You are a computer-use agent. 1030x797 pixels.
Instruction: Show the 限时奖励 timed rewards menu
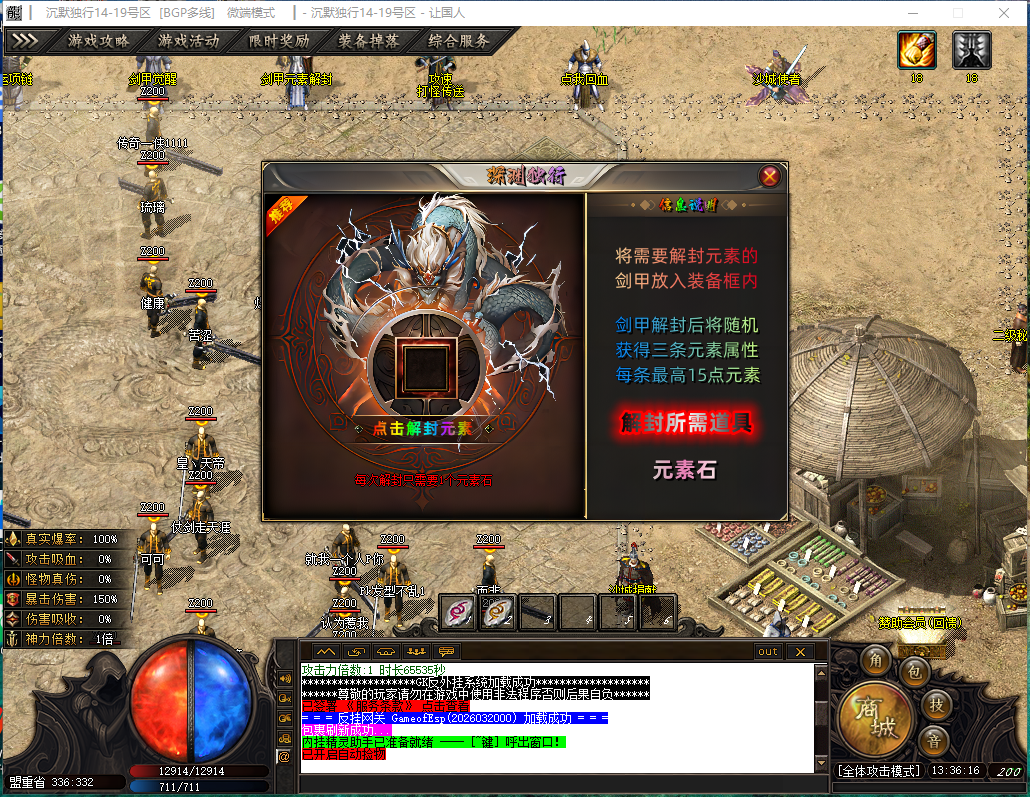pyautogui.click(x=279, y=41)
